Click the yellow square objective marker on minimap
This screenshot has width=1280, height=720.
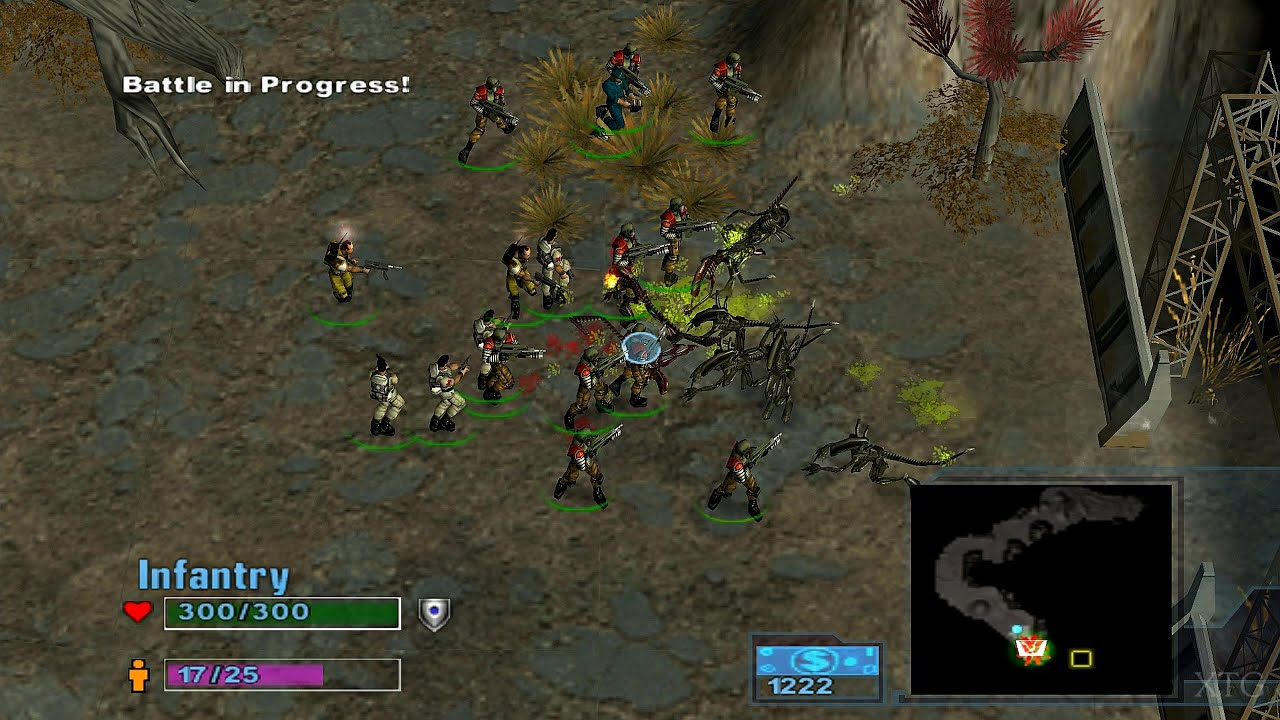1083,658
